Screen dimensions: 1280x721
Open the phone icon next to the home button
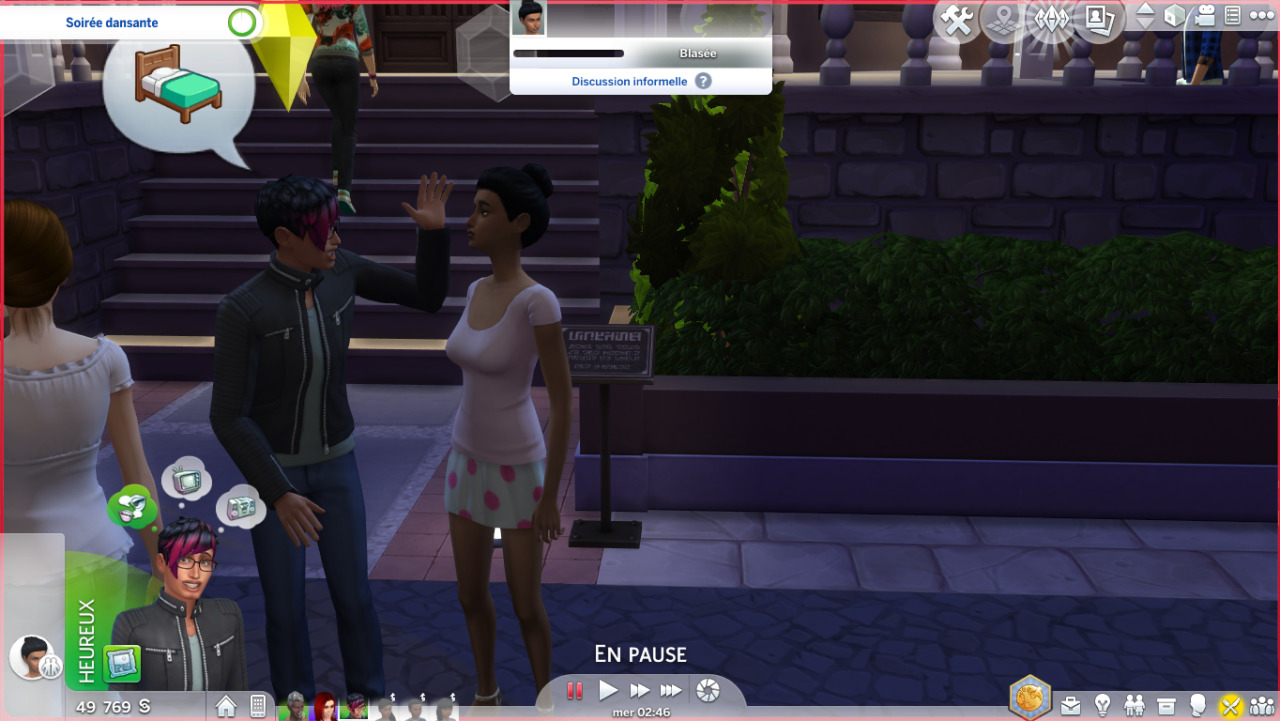[258, 706]
